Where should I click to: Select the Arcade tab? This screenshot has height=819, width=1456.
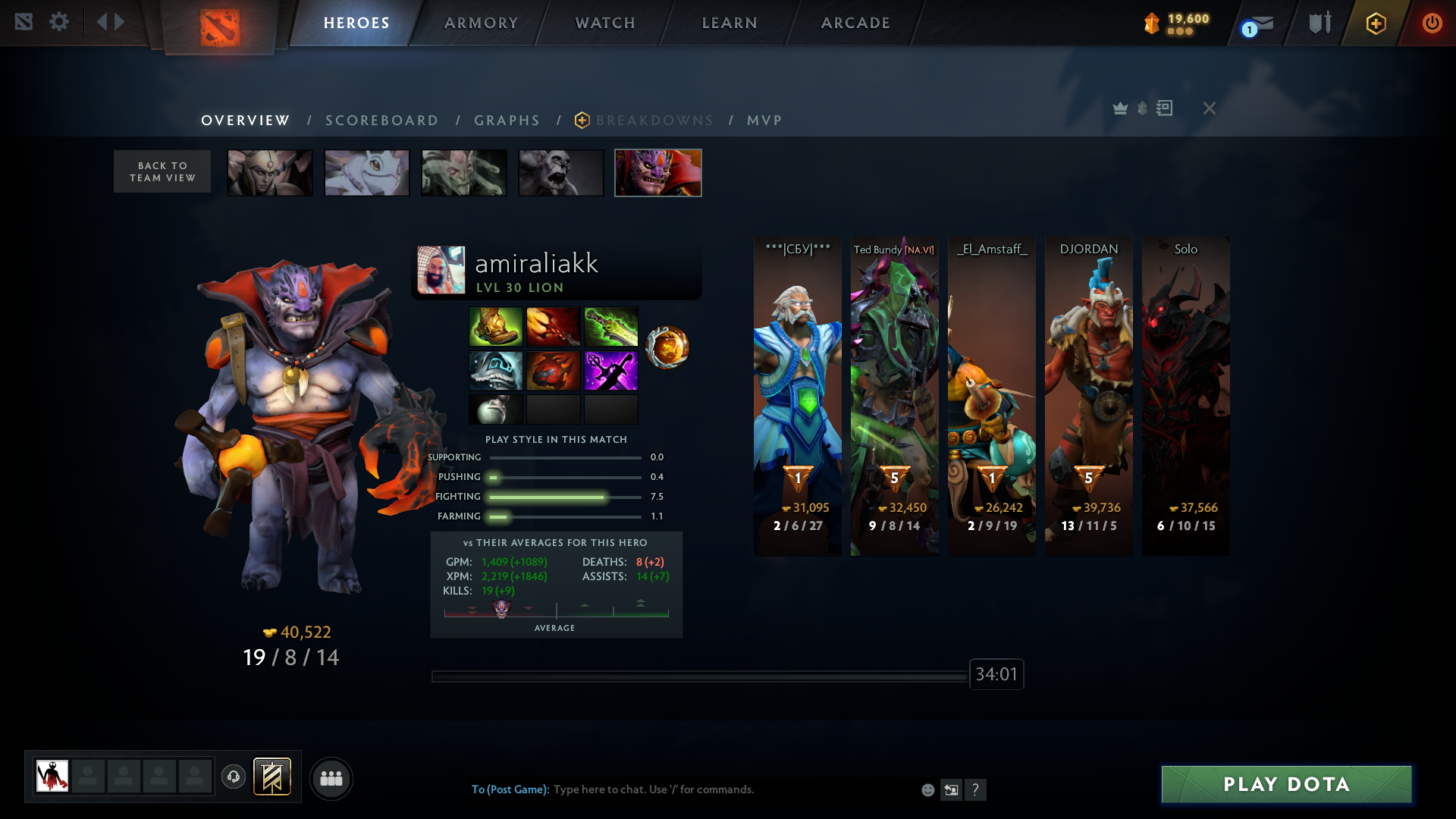[x=855, y=23]
